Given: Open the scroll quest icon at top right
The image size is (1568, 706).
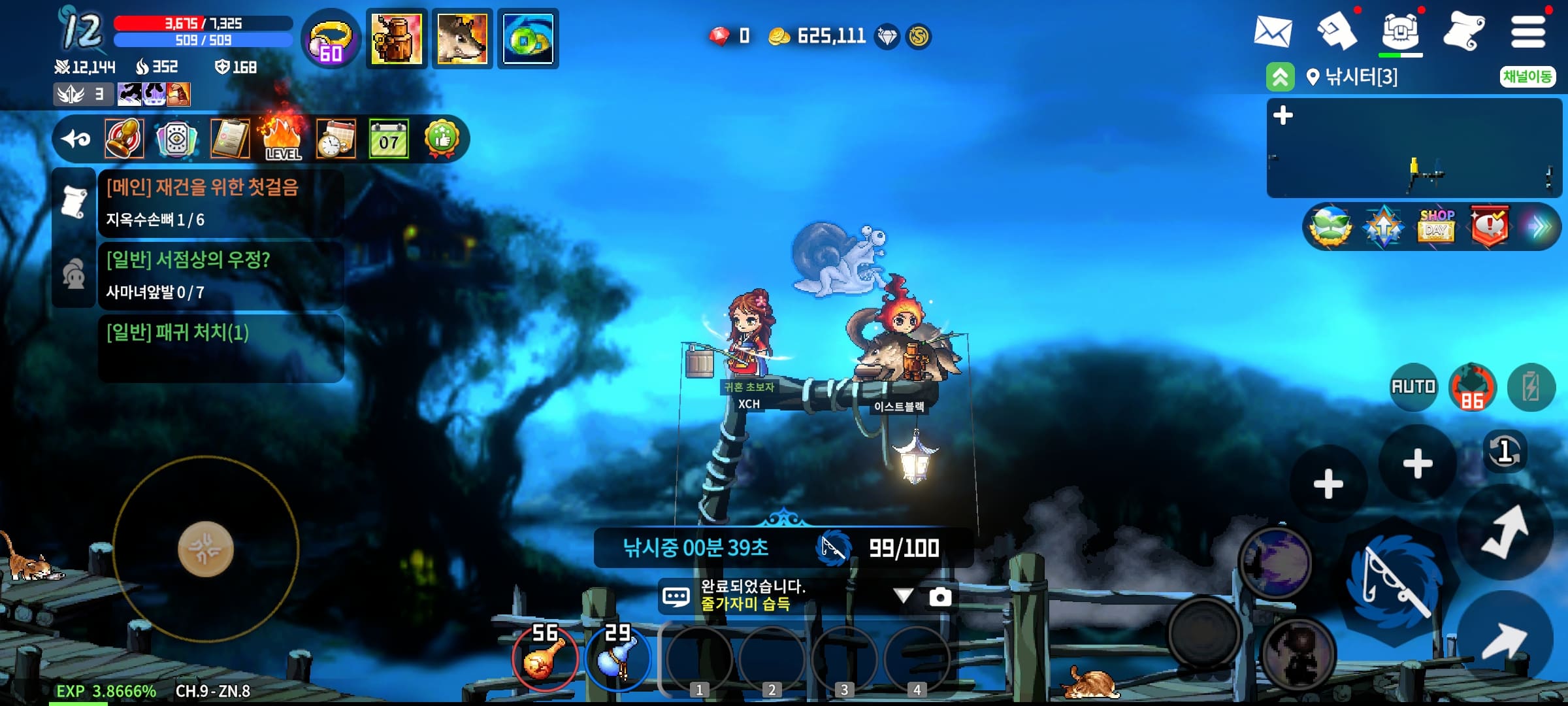Looking at the screenshot, I should pos(1463,31).
